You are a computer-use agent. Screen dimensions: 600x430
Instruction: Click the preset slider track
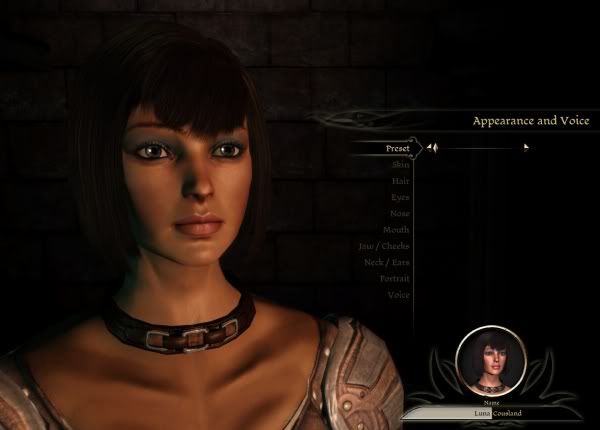click(480, 148)
